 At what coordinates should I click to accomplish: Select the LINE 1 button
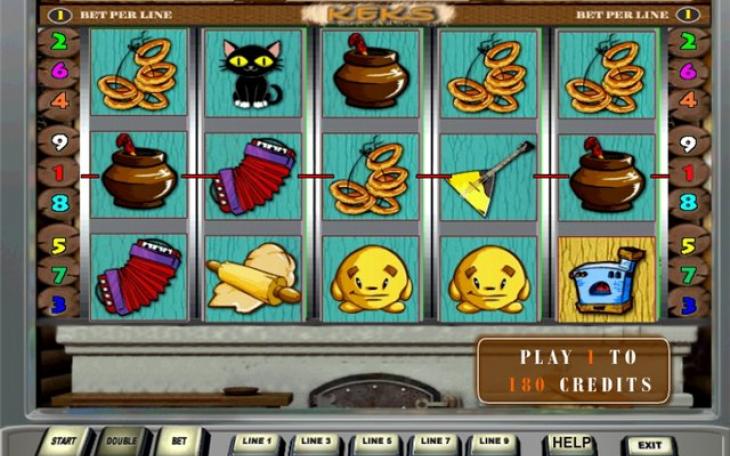click(x=257, y=442)
